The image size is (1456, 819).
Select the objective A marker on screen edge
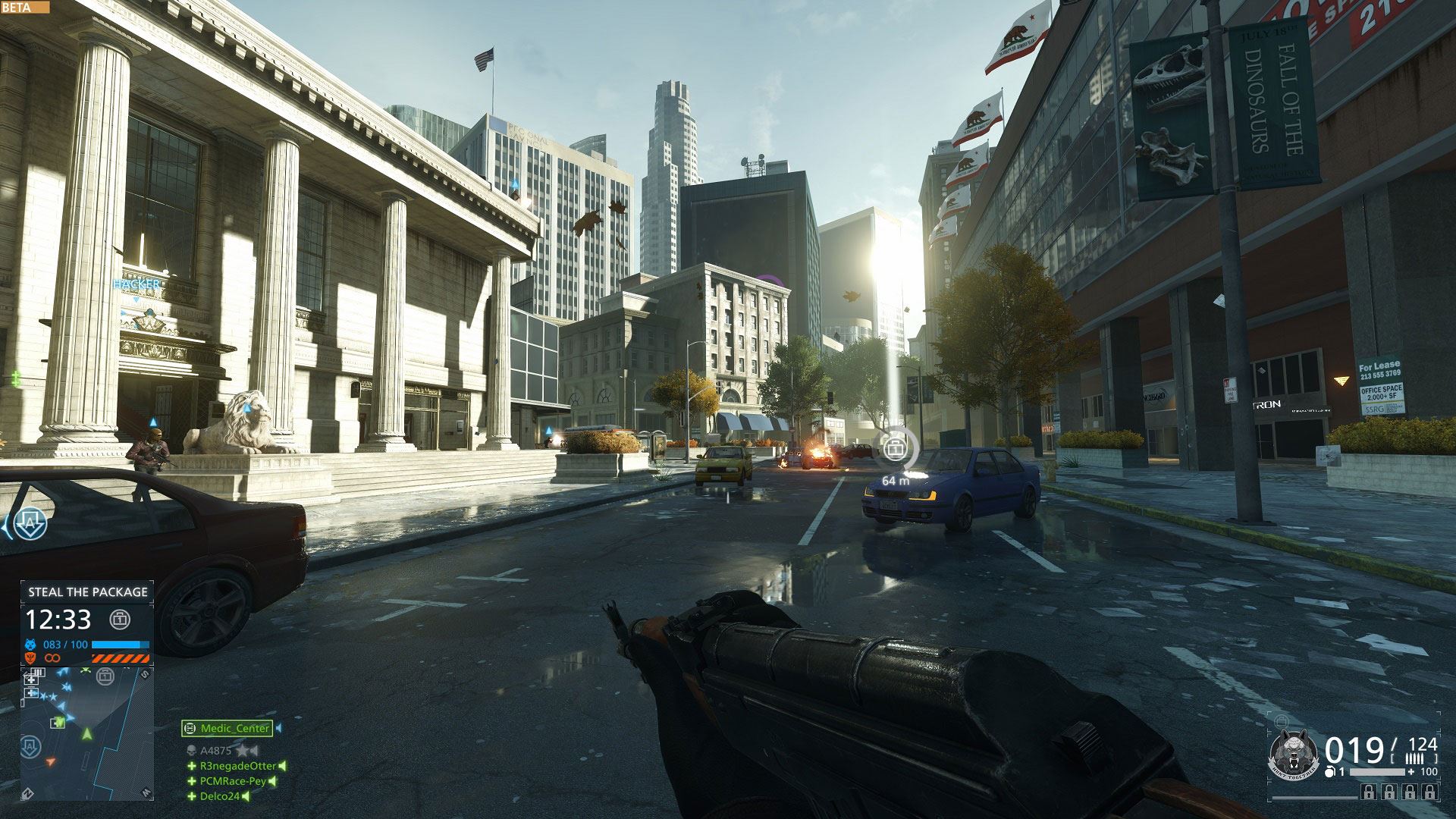point(30,523)
